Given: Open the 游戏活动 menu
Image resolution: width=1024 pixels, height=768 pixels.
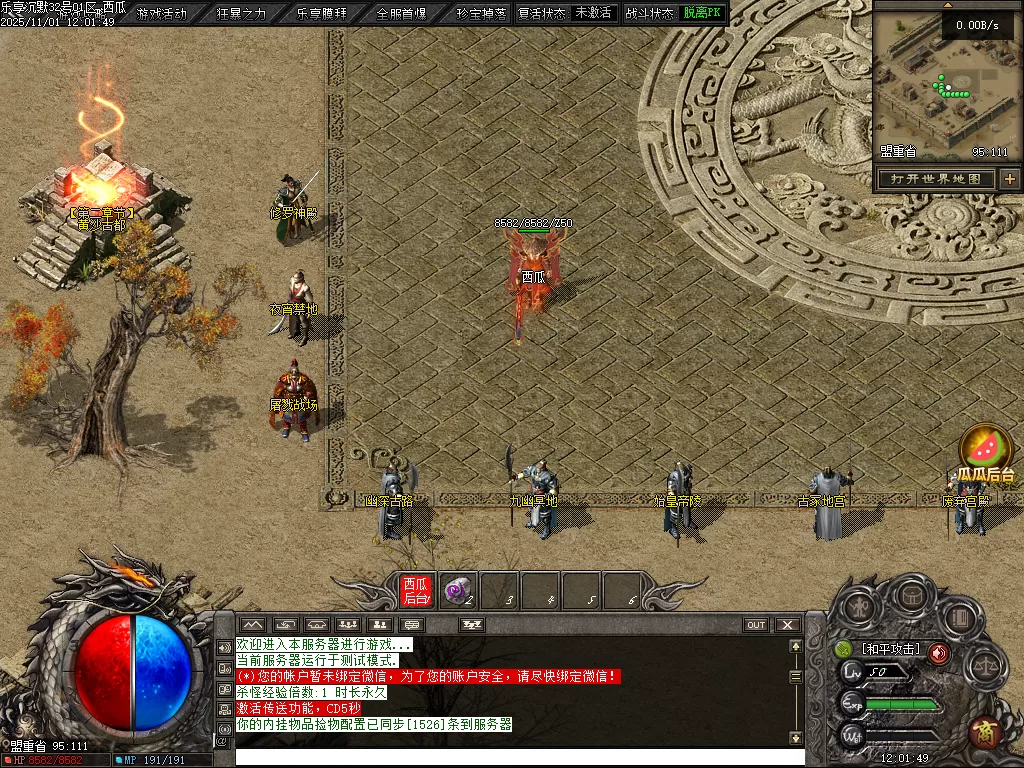Looking at the screenshot, I should (162, 13).
